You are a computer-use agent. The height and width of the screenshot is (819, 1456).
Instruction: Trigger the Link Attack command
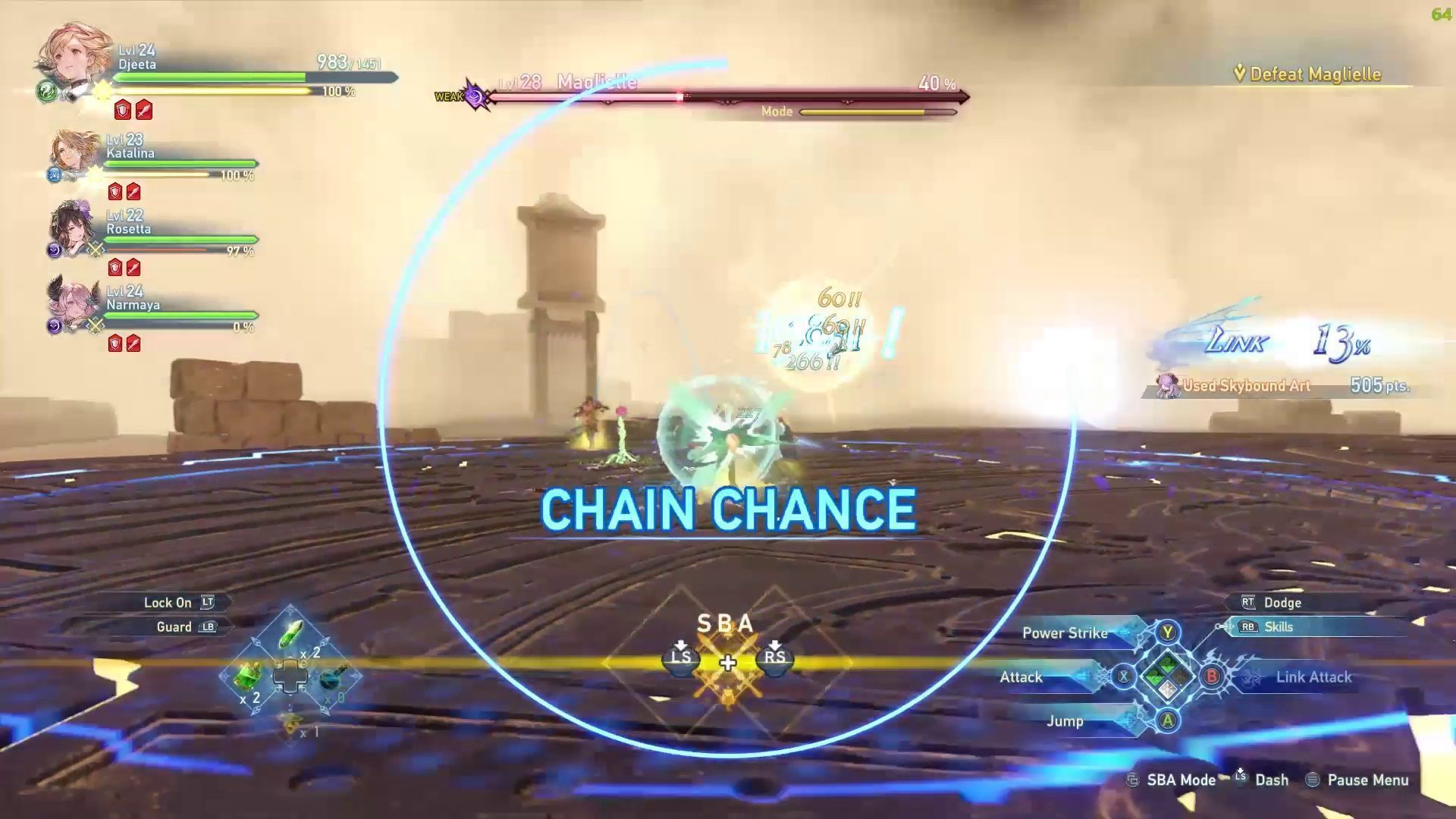pyautogui.click(x=1314, y=677)
